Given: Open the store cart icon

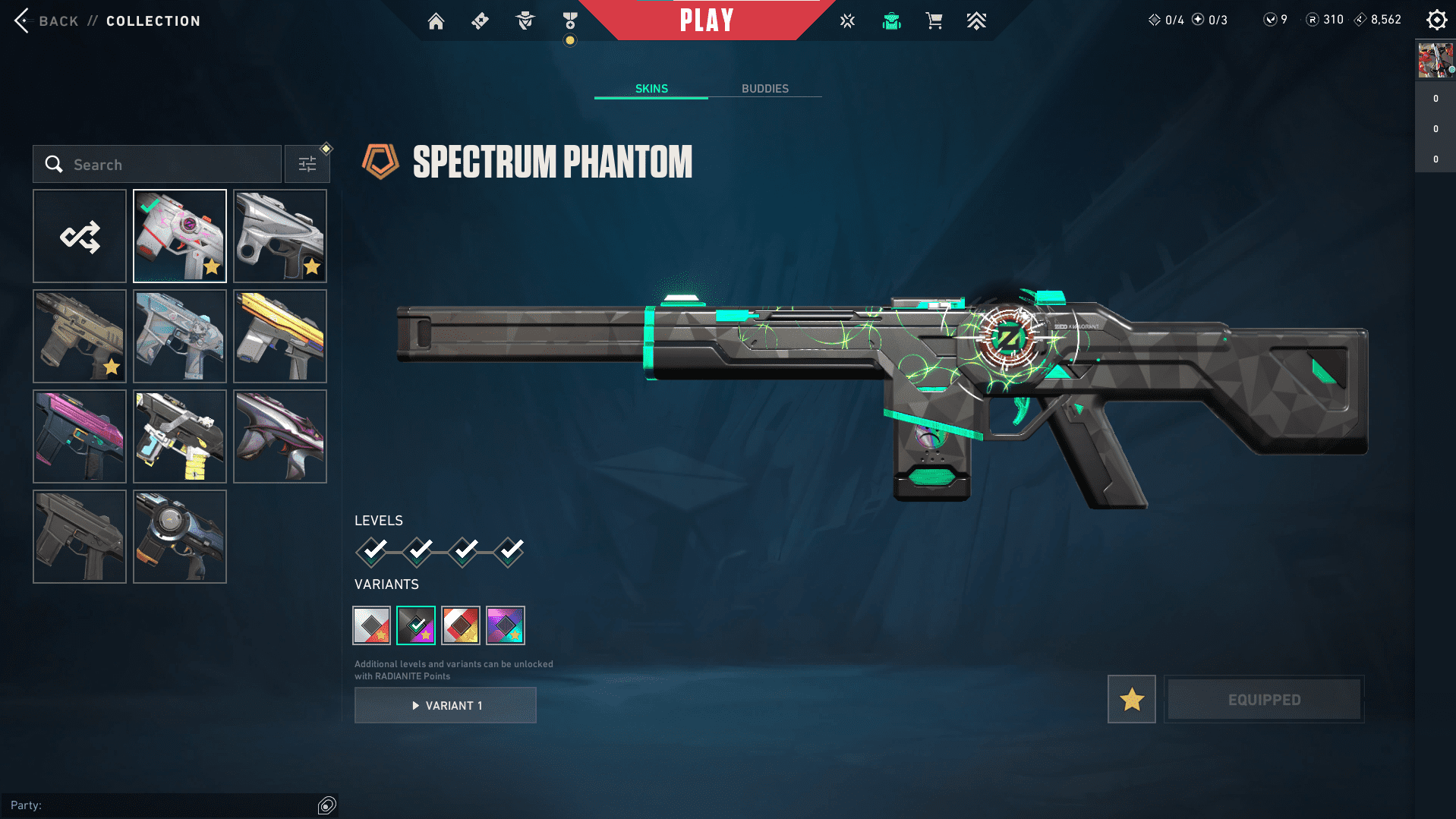Looking at the screenshot, I should click(x=934, y=21).
